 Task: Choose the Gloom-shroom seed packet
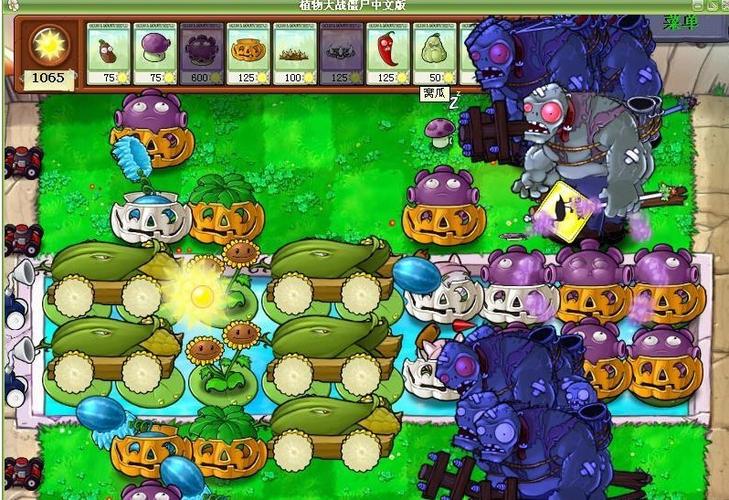[x=200, y=54]
